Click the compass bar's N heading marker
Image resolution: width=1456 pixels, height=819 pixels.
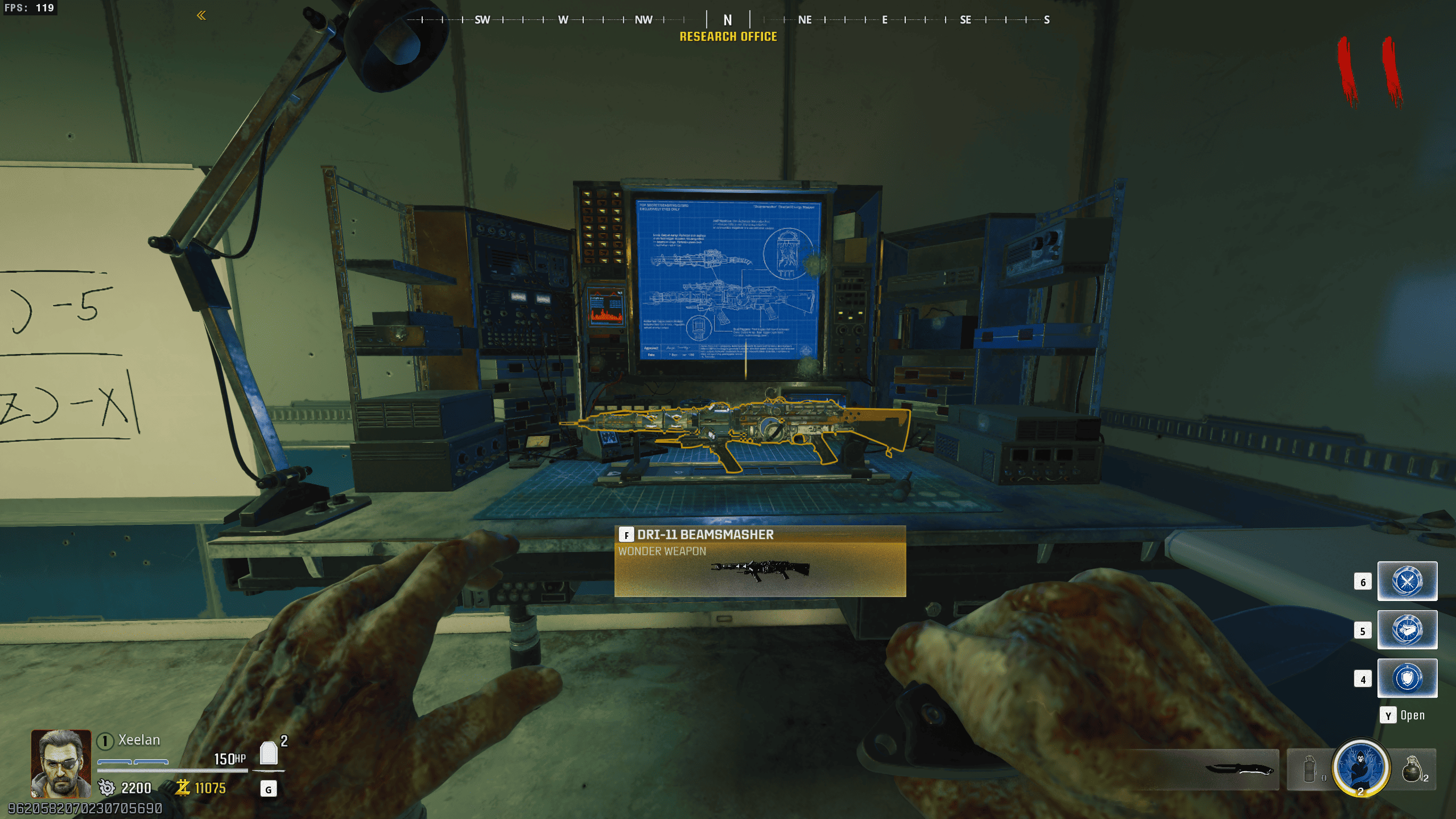pos(728,20)
